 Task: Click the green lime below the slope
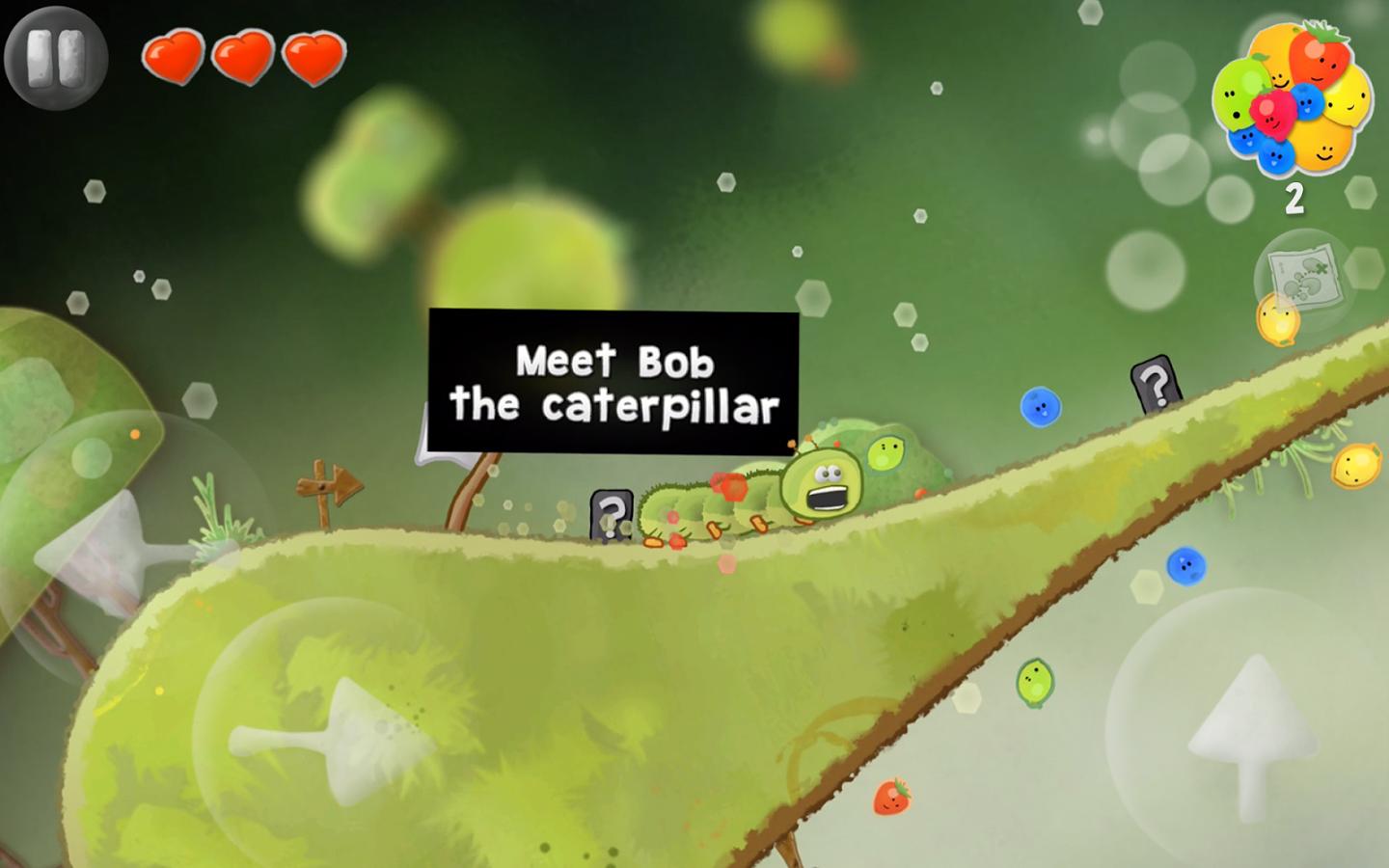tap(1037, 681)
